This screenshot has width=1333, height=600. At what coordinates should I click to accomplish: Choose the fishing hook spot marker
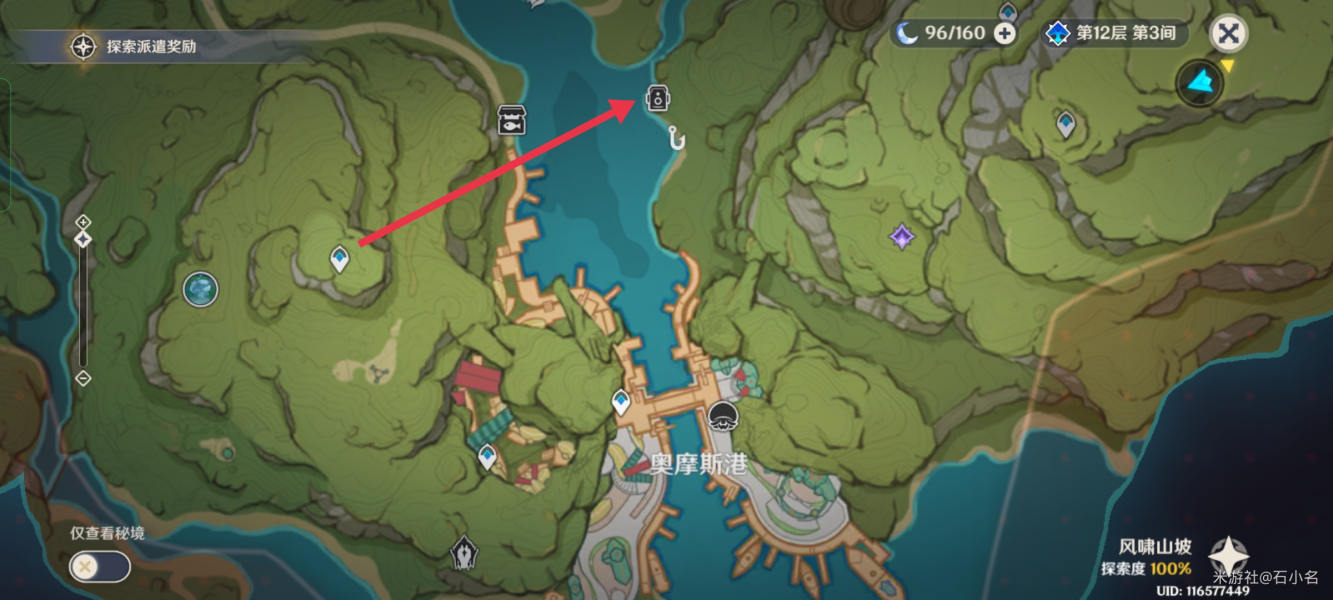(678, 136)
